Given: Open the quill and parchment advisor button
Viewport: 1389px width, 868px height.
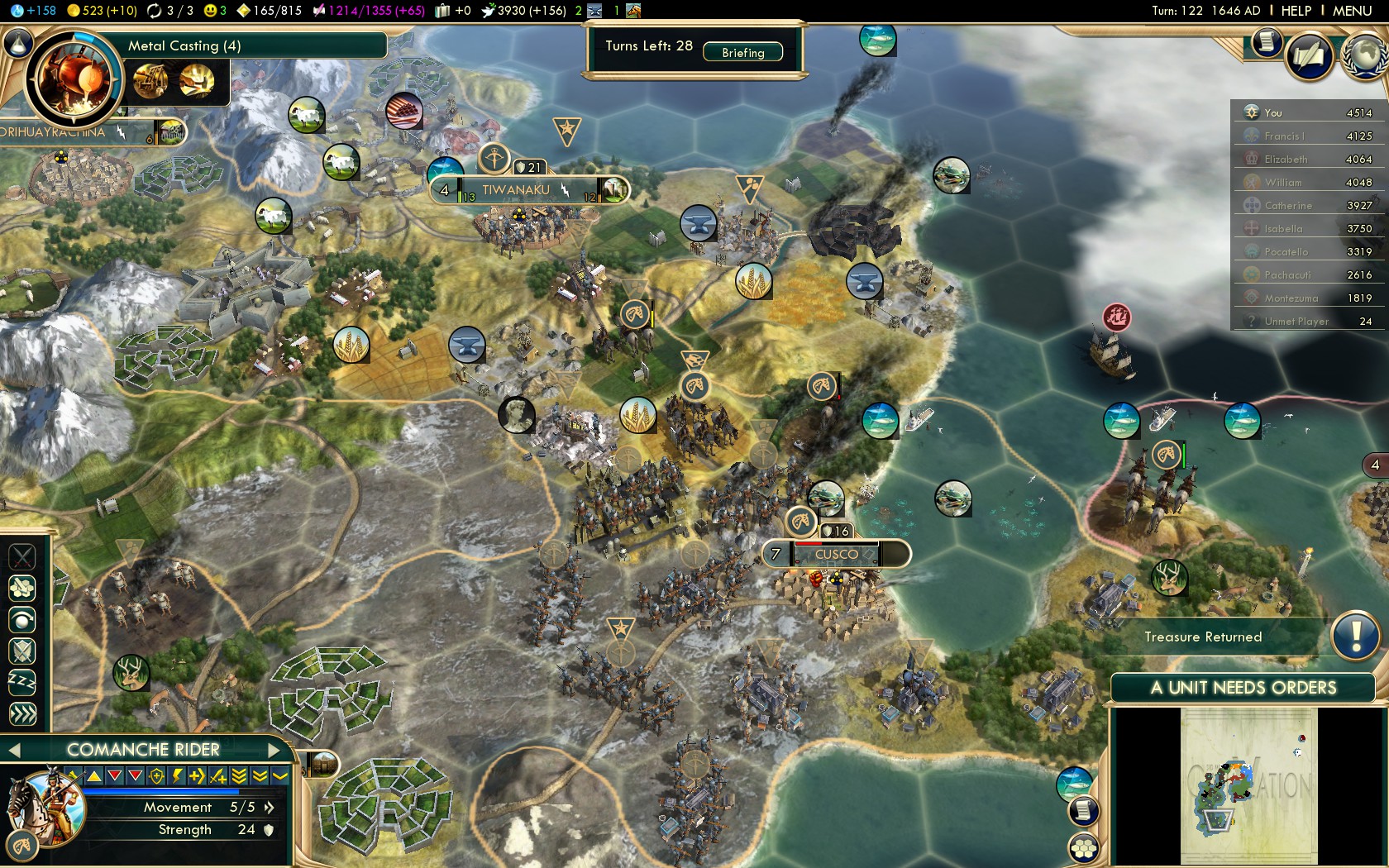Looking at the screenshot, I should pyautogui.click(x=1310, y=56).
